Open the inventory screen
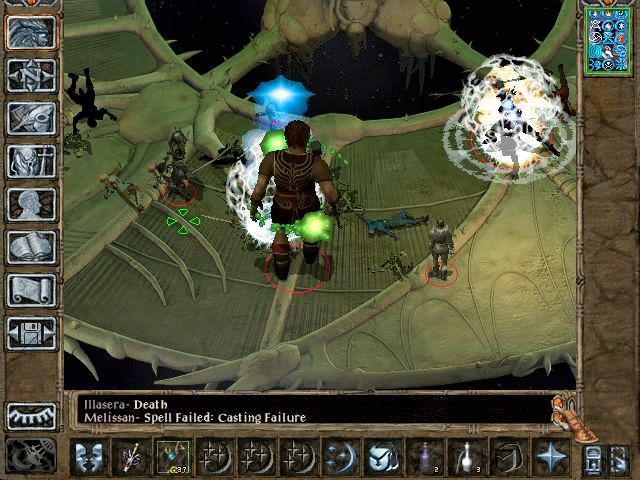Screen dimensions: 640x480 pos(31,160)
